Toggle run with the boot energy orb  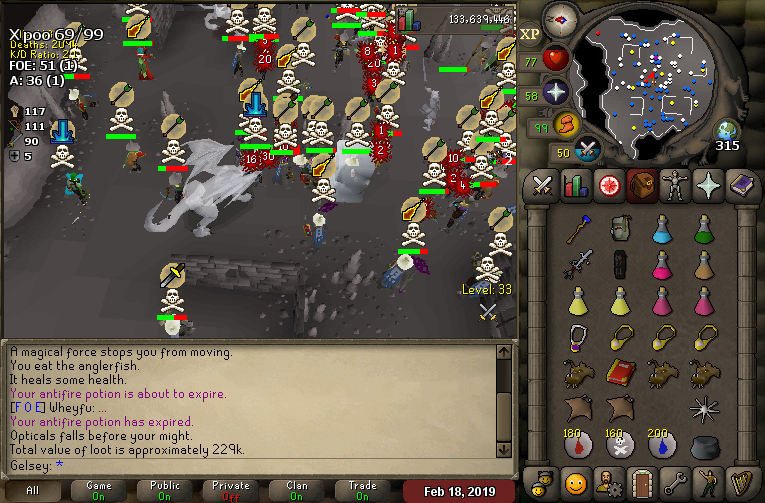[x=566, y=125]
